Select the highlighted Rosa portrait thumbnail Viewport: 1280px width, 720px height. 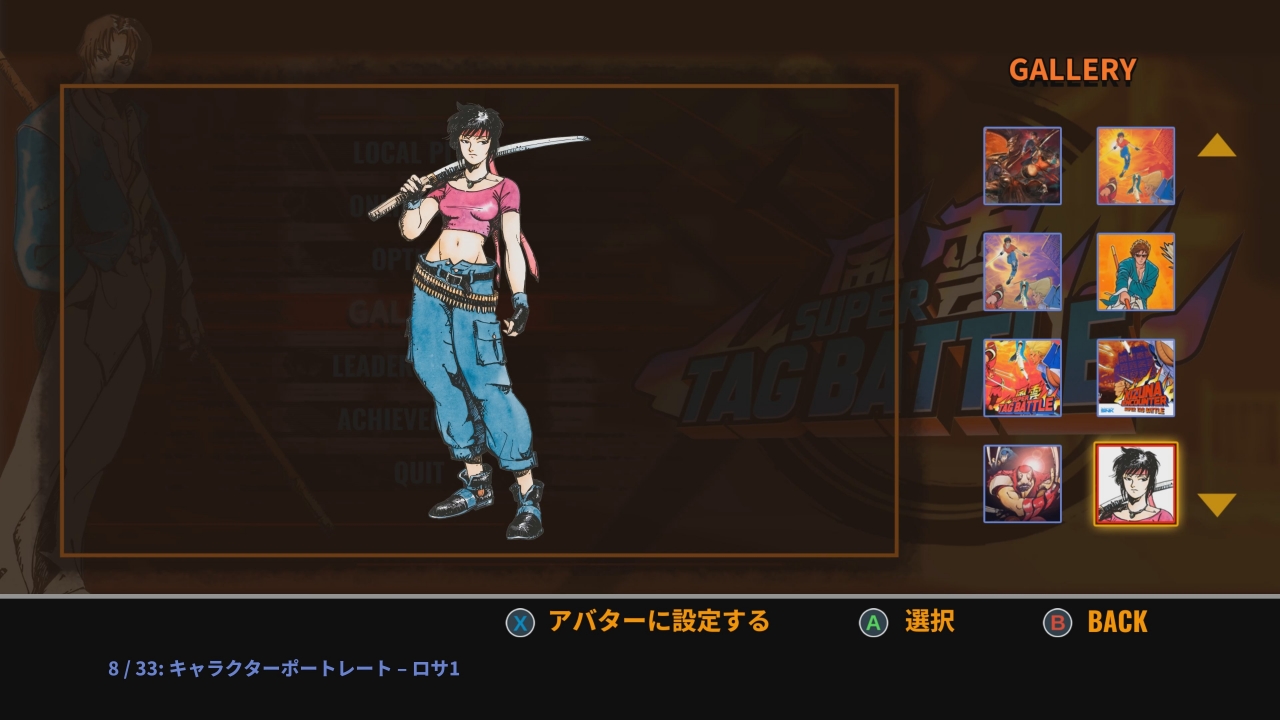pos(1135,484)
